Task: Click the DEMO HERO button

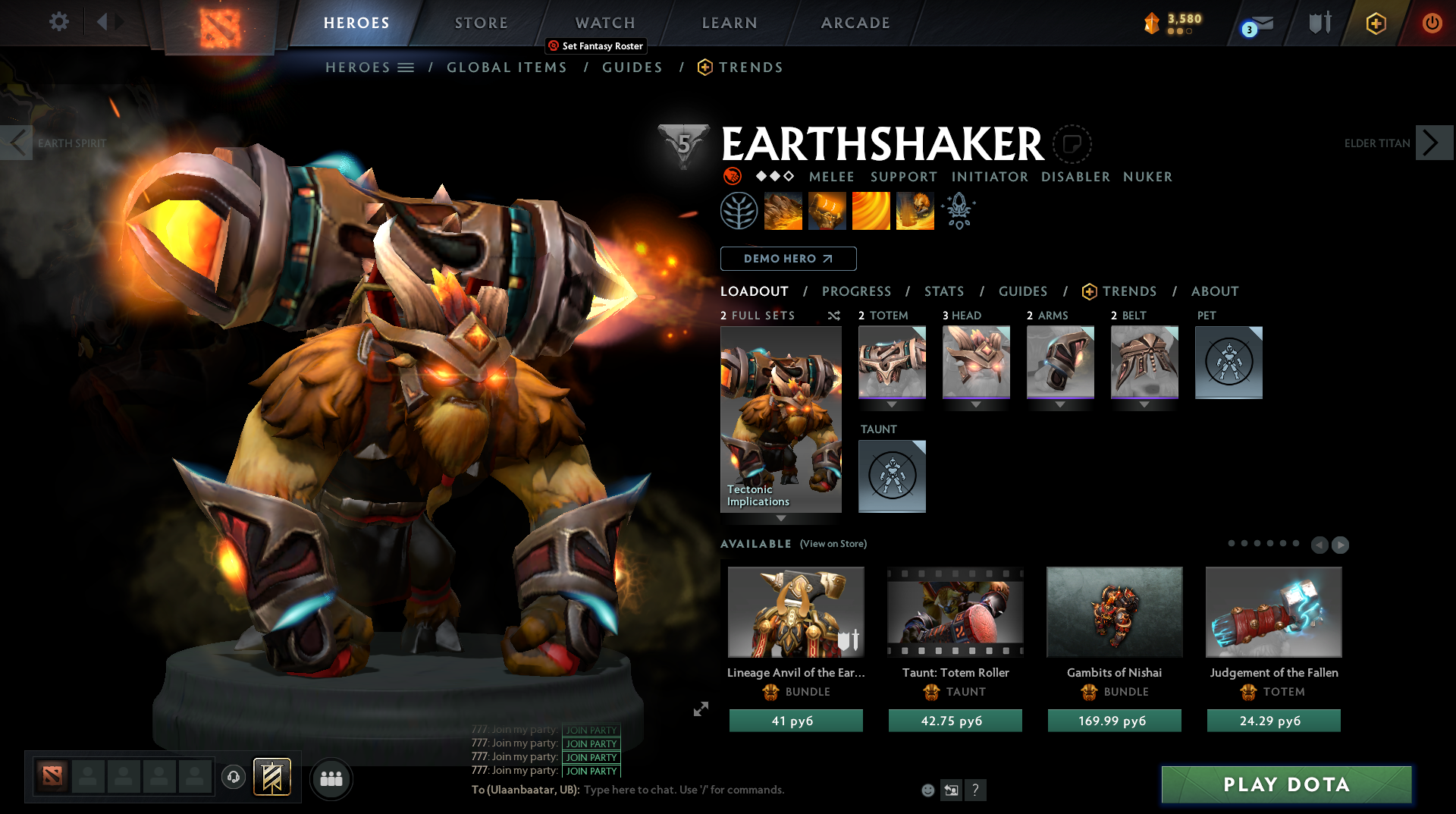Action: coord(789,259)
